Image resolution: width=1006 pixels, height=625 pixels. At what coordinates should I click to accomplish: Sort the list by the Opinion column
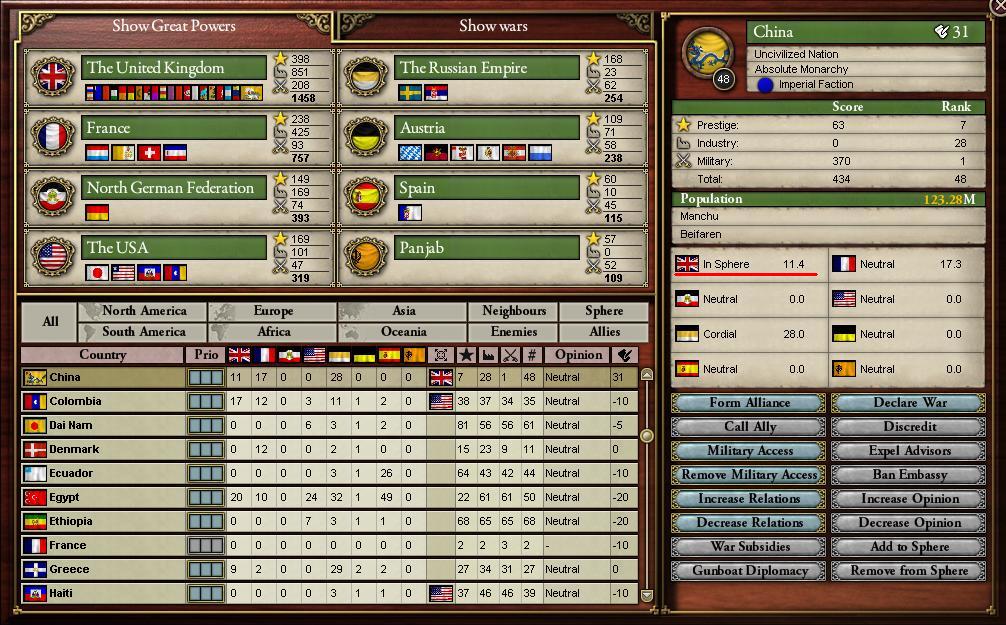coord(578,355)
